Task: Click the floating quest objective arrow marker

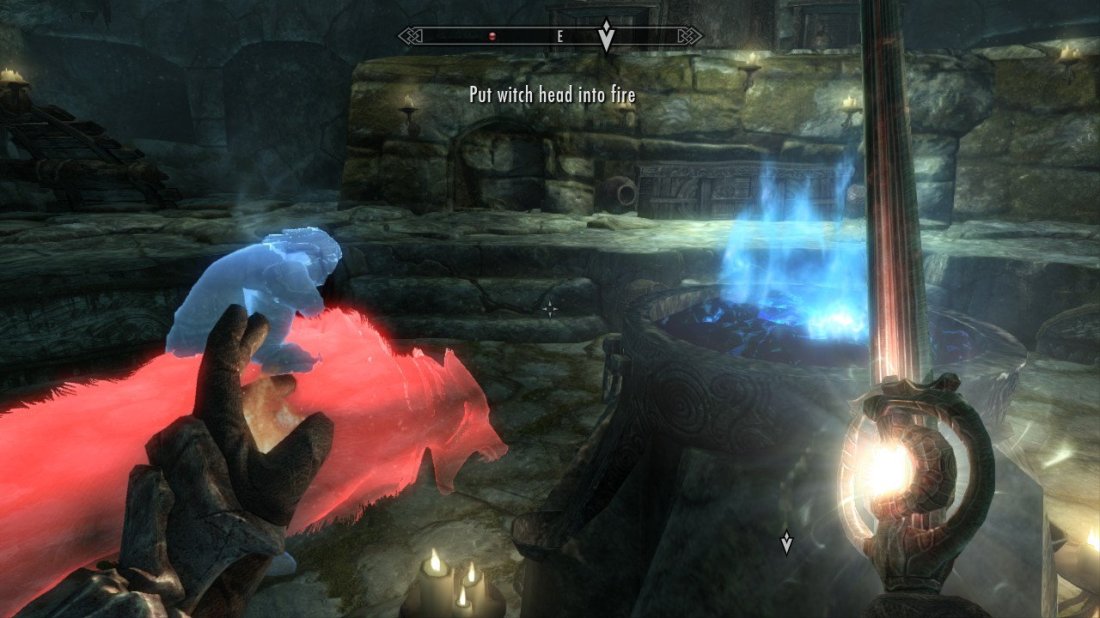Action: [x=786, y=543]
